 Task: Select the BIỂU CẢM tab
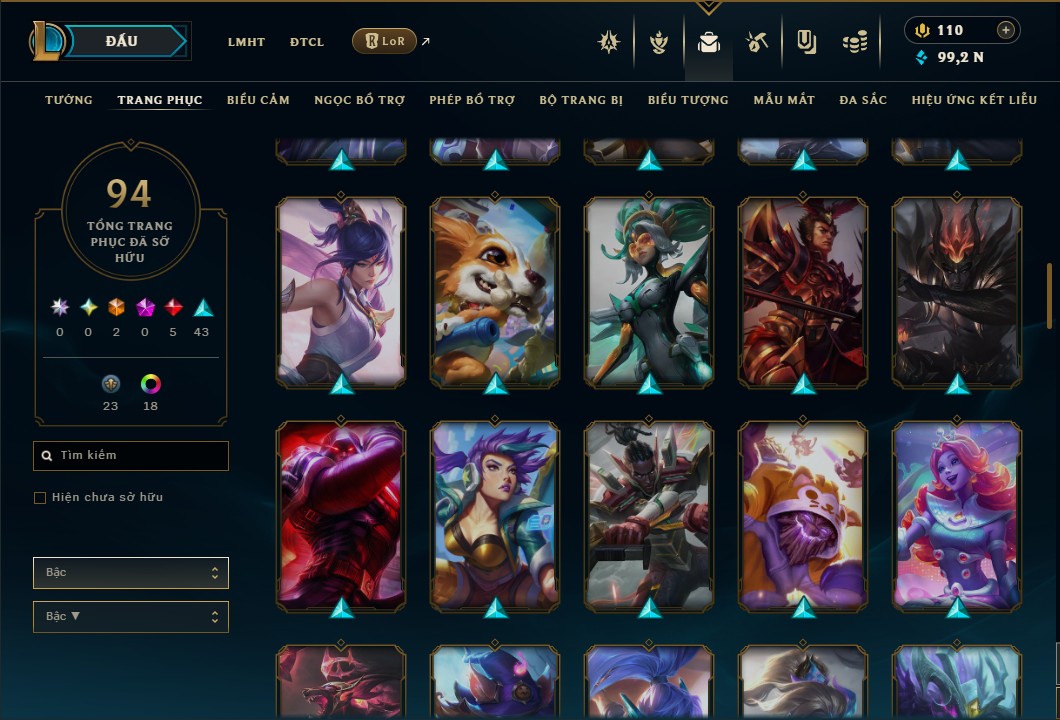point(258,100)
